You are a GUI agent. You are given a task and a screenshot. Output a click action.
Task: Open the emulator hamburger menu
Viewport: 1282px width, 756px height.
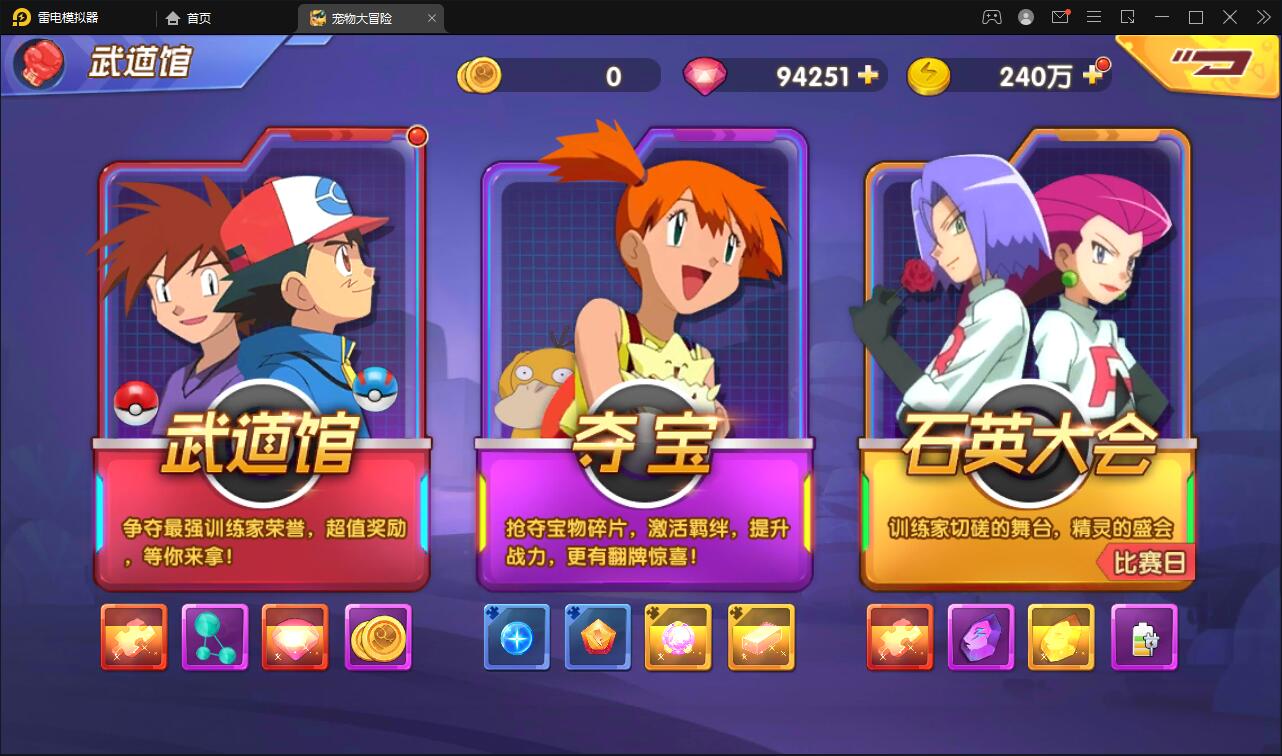(x=1094, y=17)
